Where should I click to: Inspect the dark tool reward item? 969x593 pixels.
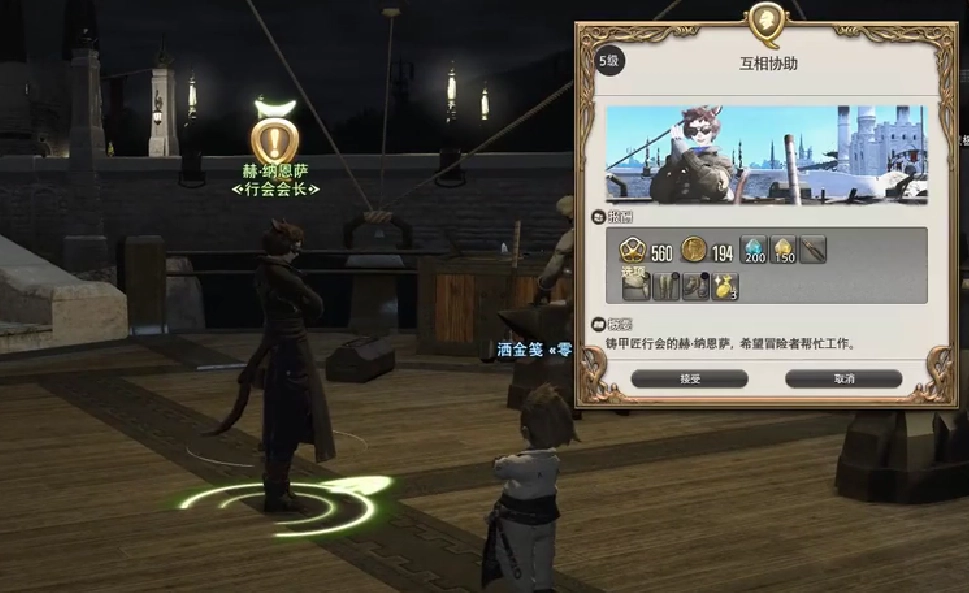(x=813, y=252)
